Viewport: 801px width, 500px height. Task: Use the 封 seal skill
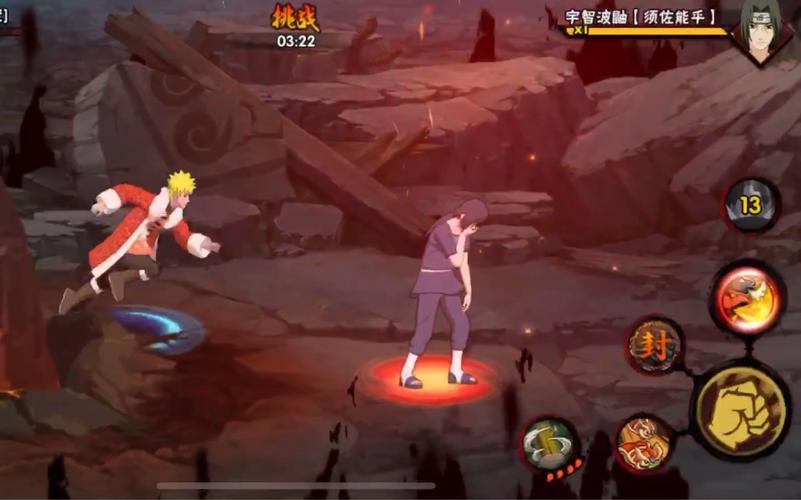click(655, 345)
